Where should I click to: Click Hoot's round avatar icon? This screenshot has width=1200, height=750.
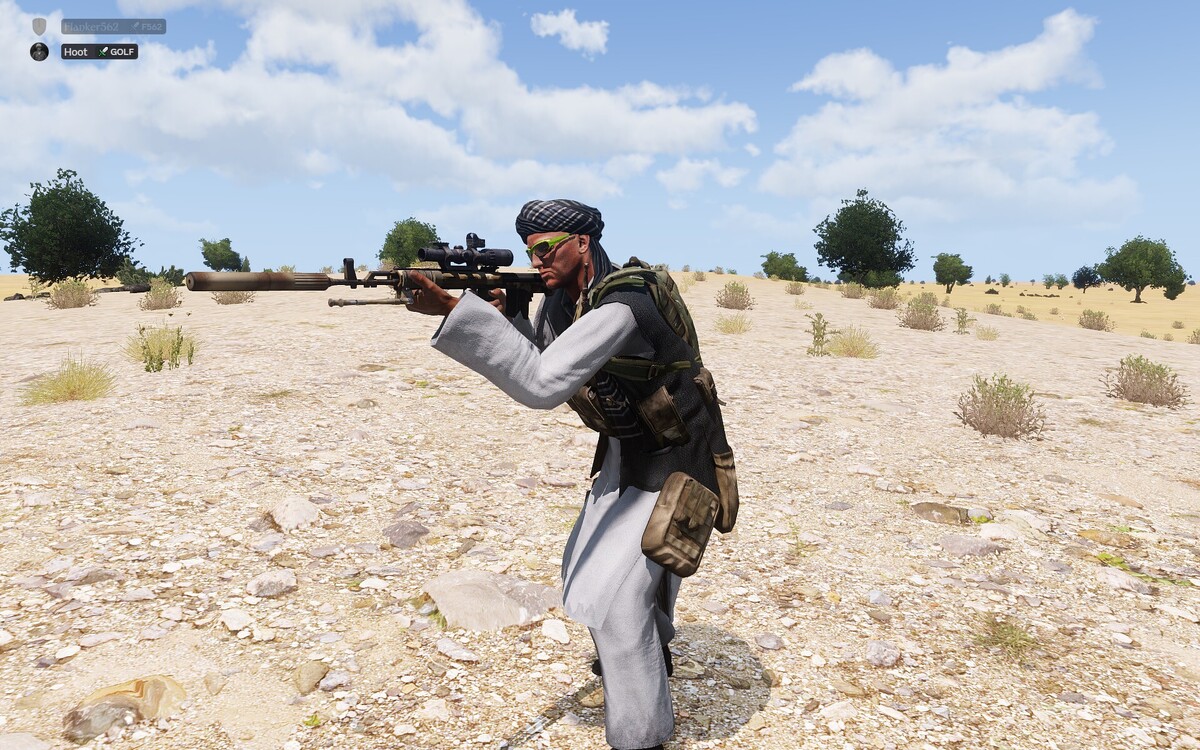[39, 51]
